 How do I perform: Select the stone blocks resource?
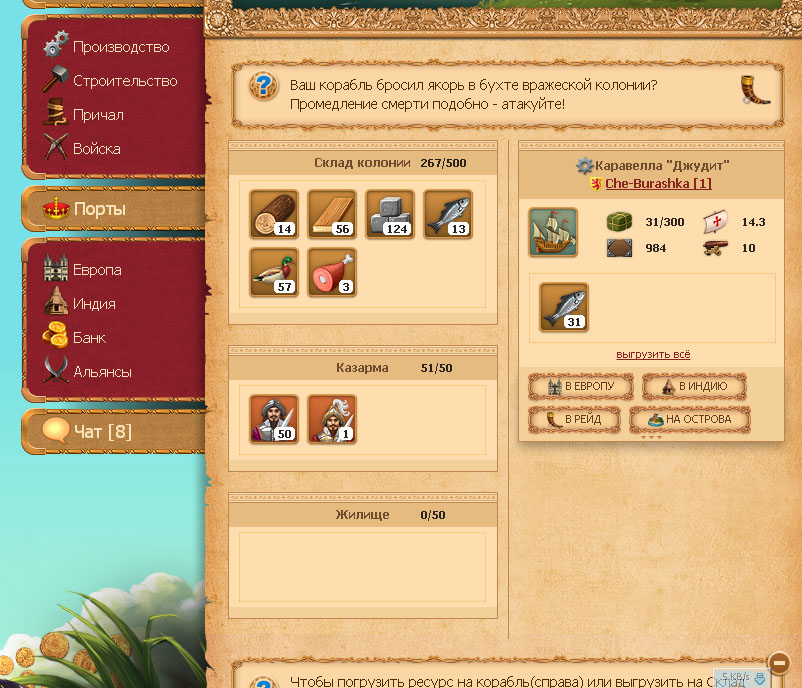[389, 214]
